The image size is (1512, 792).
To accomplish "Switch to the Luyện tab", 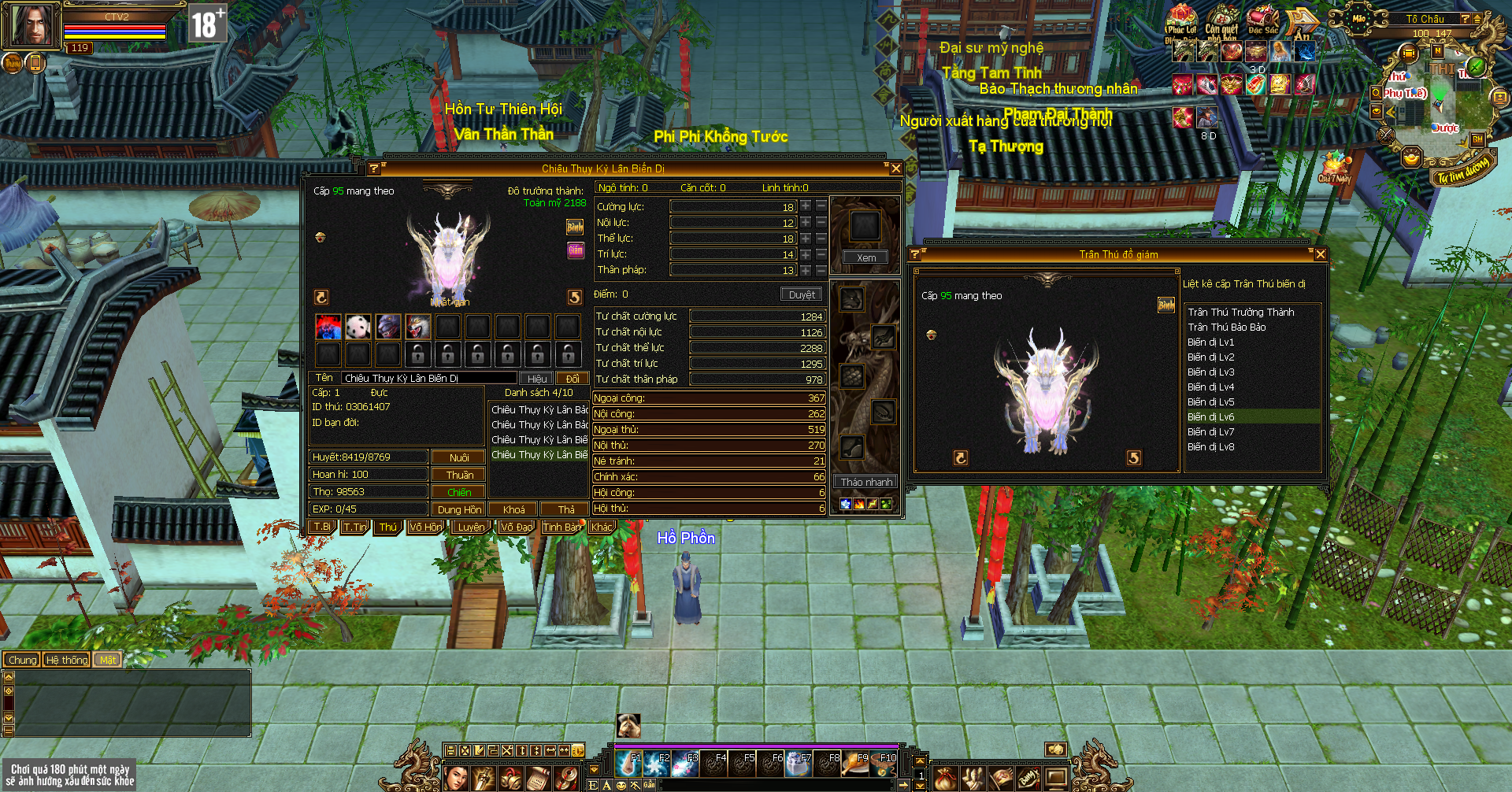I will [471, 527].
